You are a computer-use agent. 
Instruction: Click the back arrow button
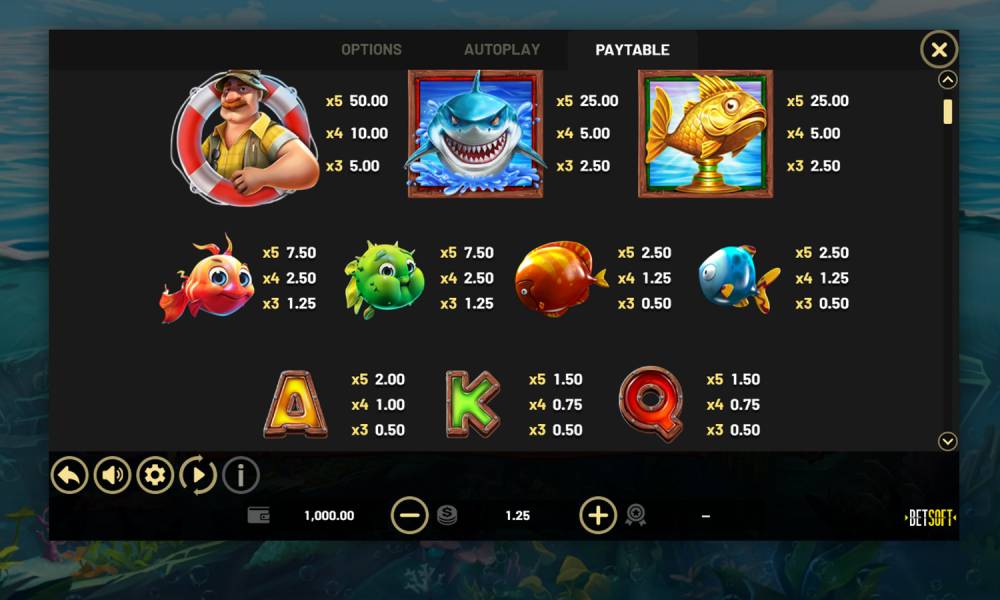pyautogui.click(x=70, y=475)
